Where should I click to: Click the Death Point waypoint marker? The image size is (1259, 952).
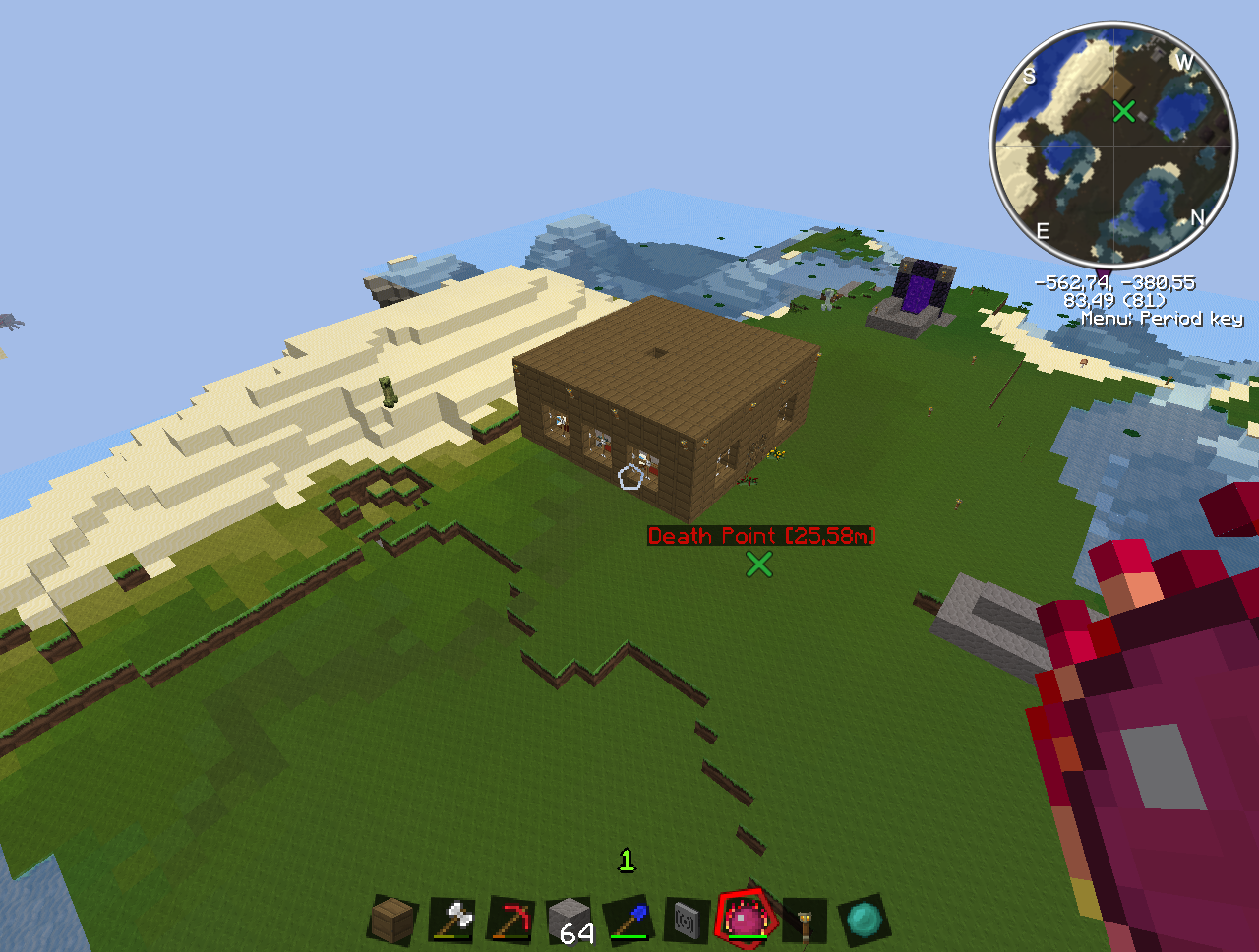(758, 564)
